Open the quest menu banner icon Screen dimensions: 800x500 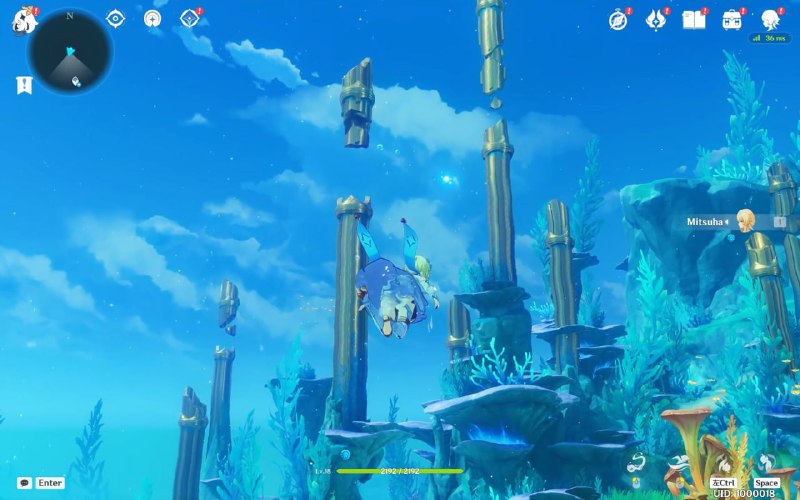24,86
